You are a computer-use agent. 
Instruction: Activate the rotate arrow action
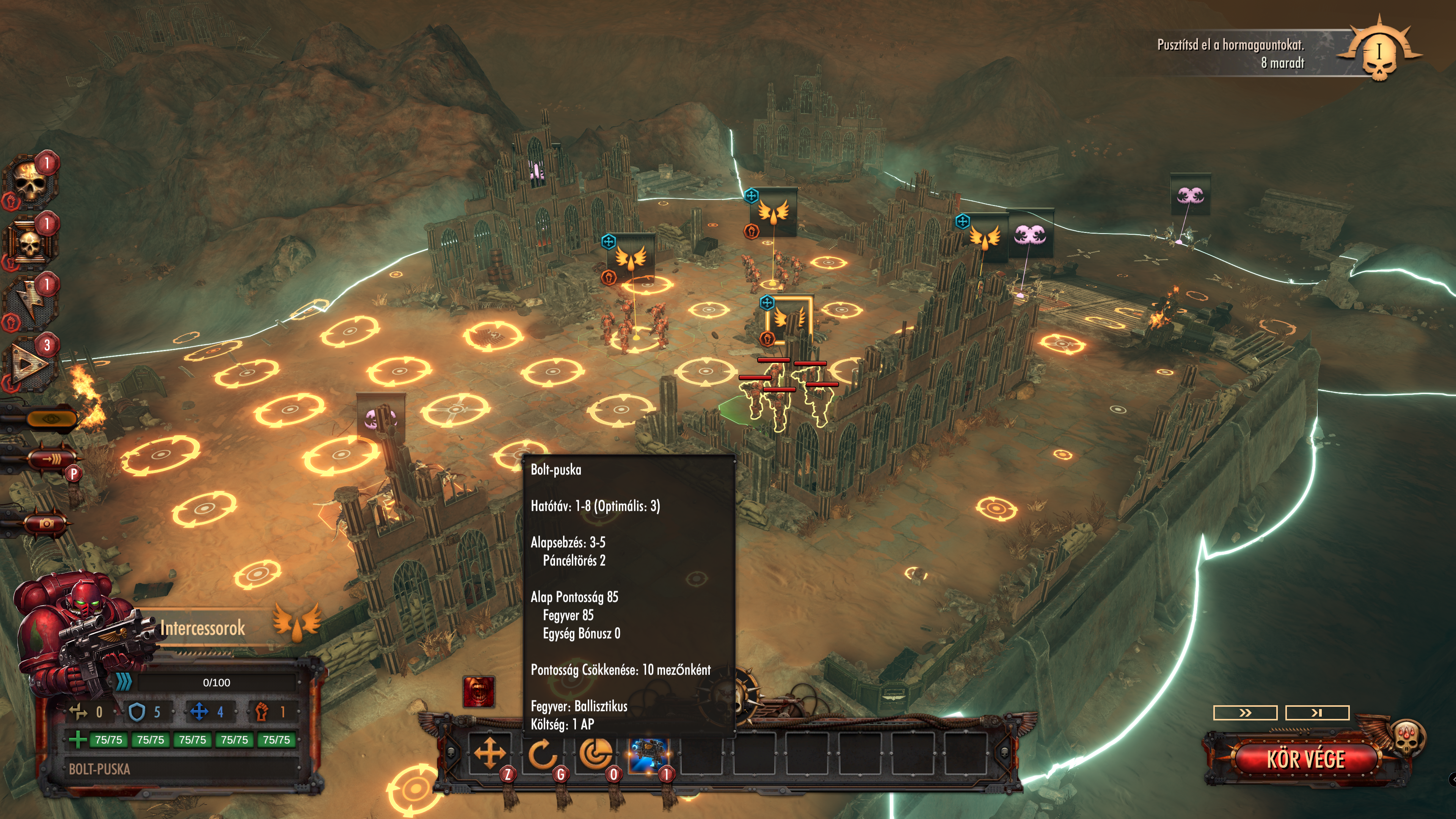542,754
